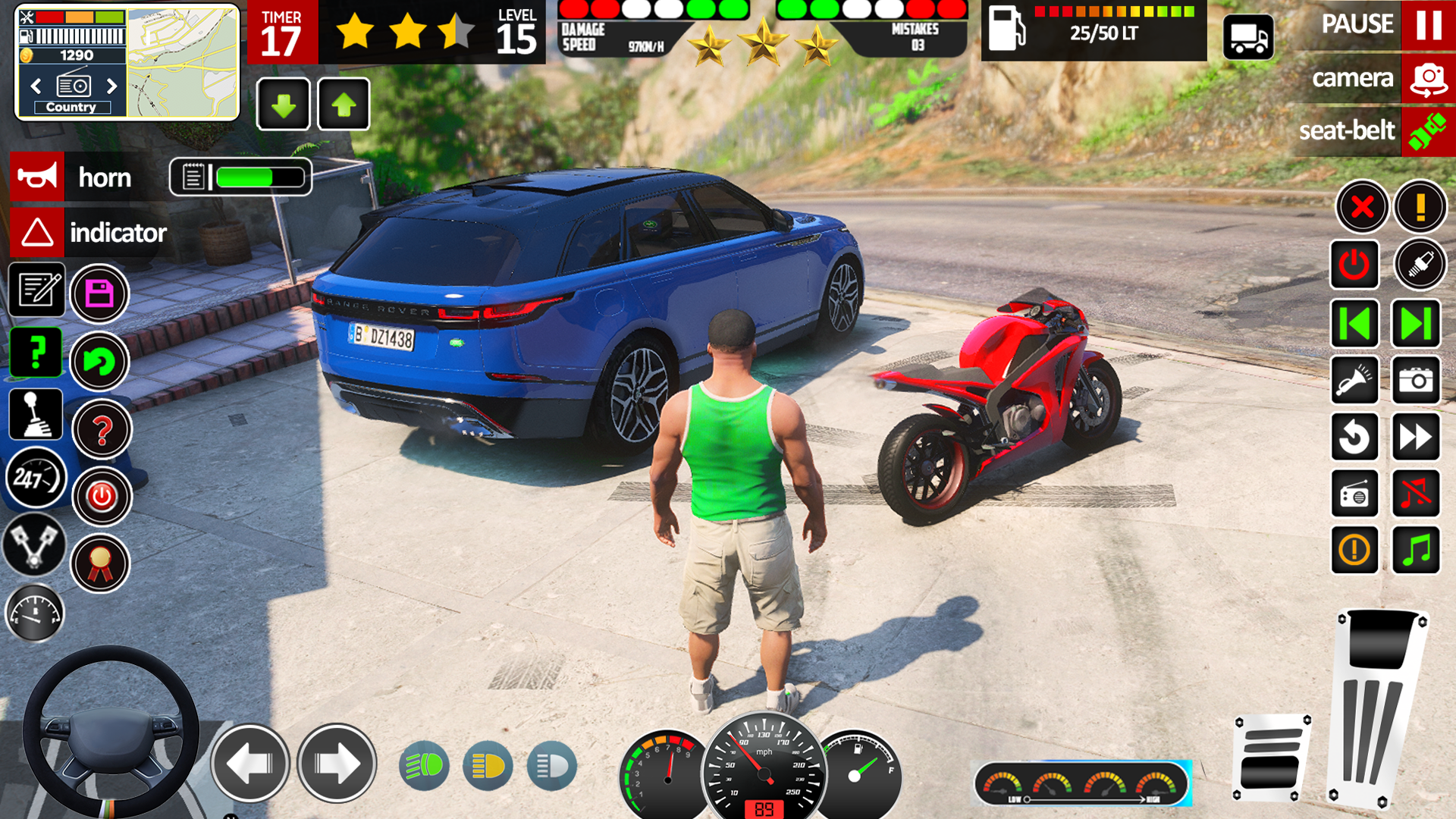
Task: Switch the camera view
Action: 1428,79
